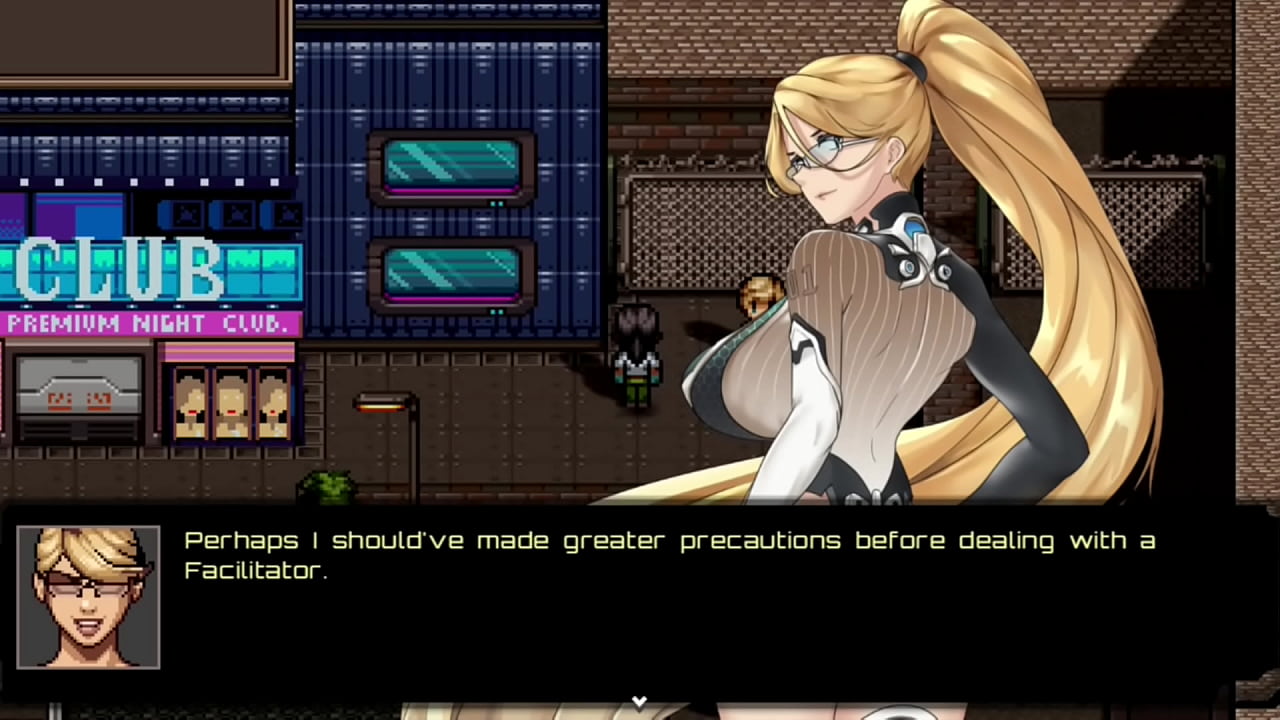Click the ticket machine with orange digits
Image resolution: width=1280 pixels, height=720 pixels.
point(78,400)
